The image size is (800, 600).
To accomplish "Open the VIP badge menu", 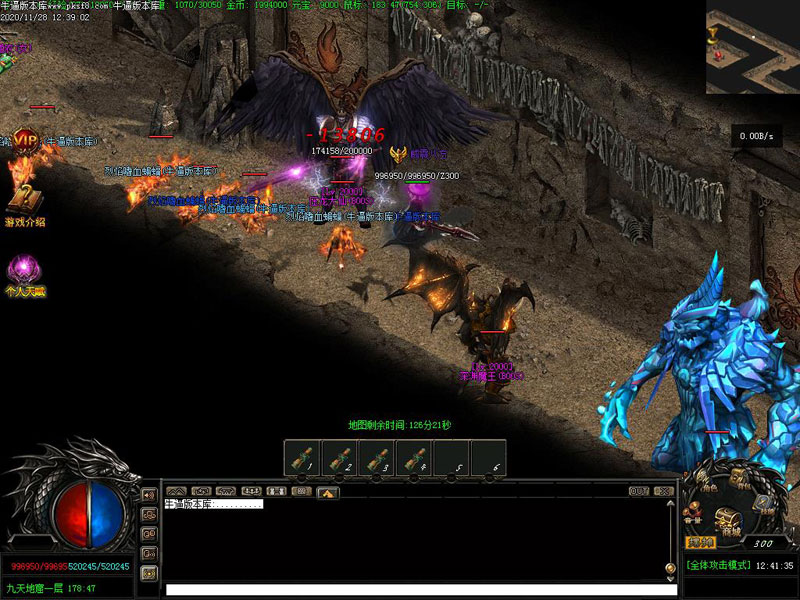I will [x=25, y=141].
